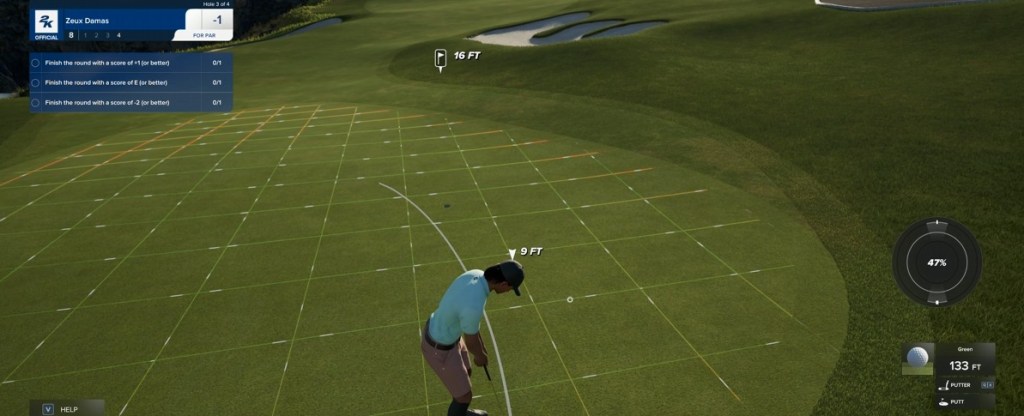
Task: Click the 16 FT pin flag marker
Action: tap(440, 58)
